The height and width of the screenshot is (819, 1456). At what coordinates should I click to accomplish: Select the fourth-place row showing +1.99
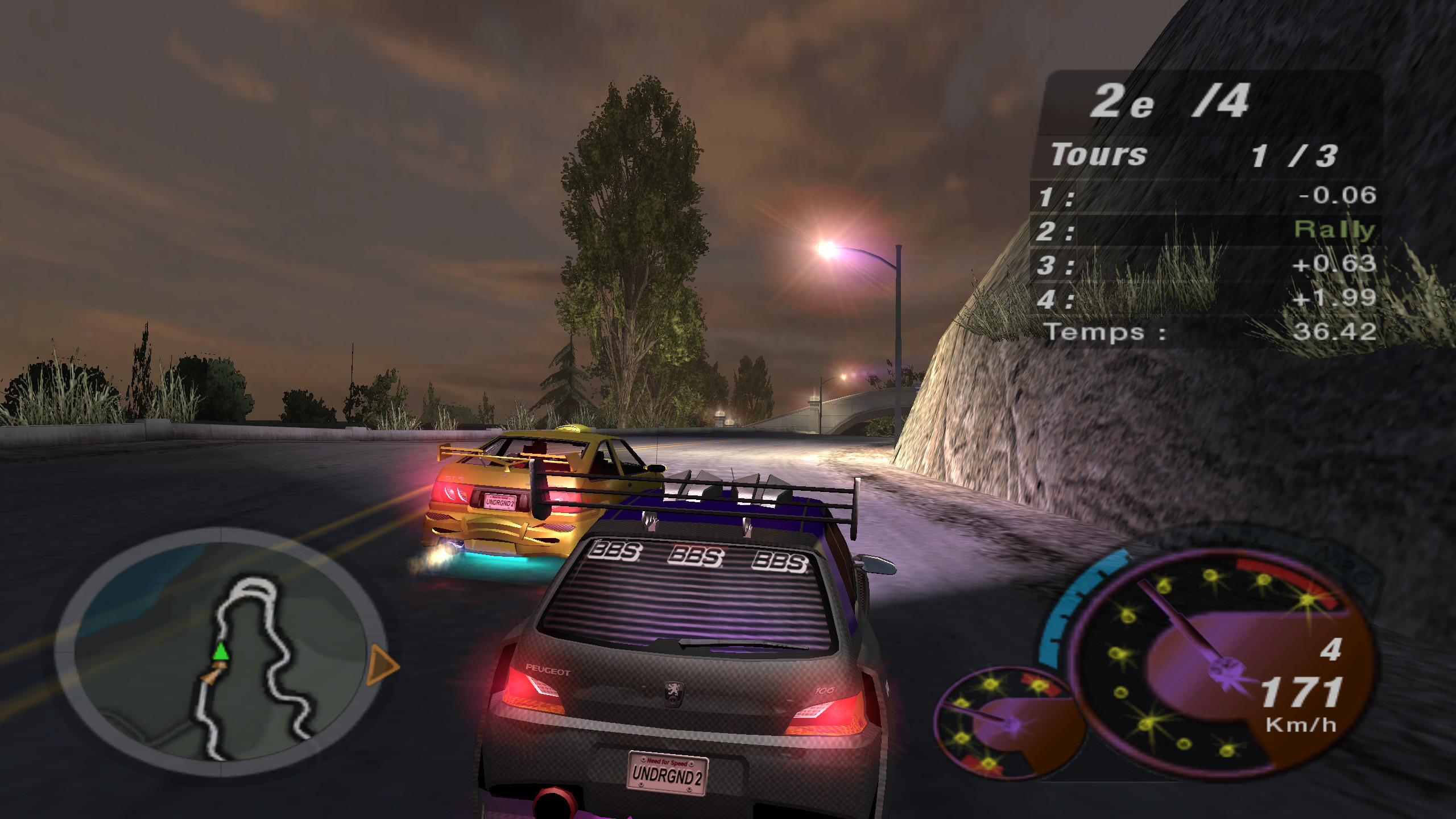[1206, 299]
